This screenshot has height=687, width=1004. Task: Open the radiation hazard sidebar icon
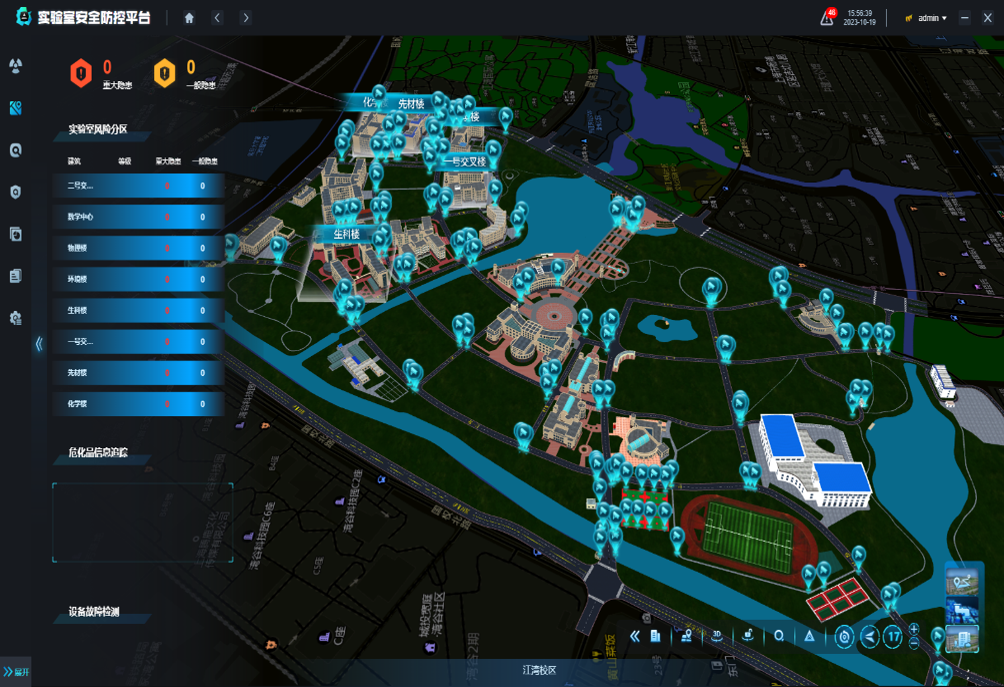[x=15, y=66]
